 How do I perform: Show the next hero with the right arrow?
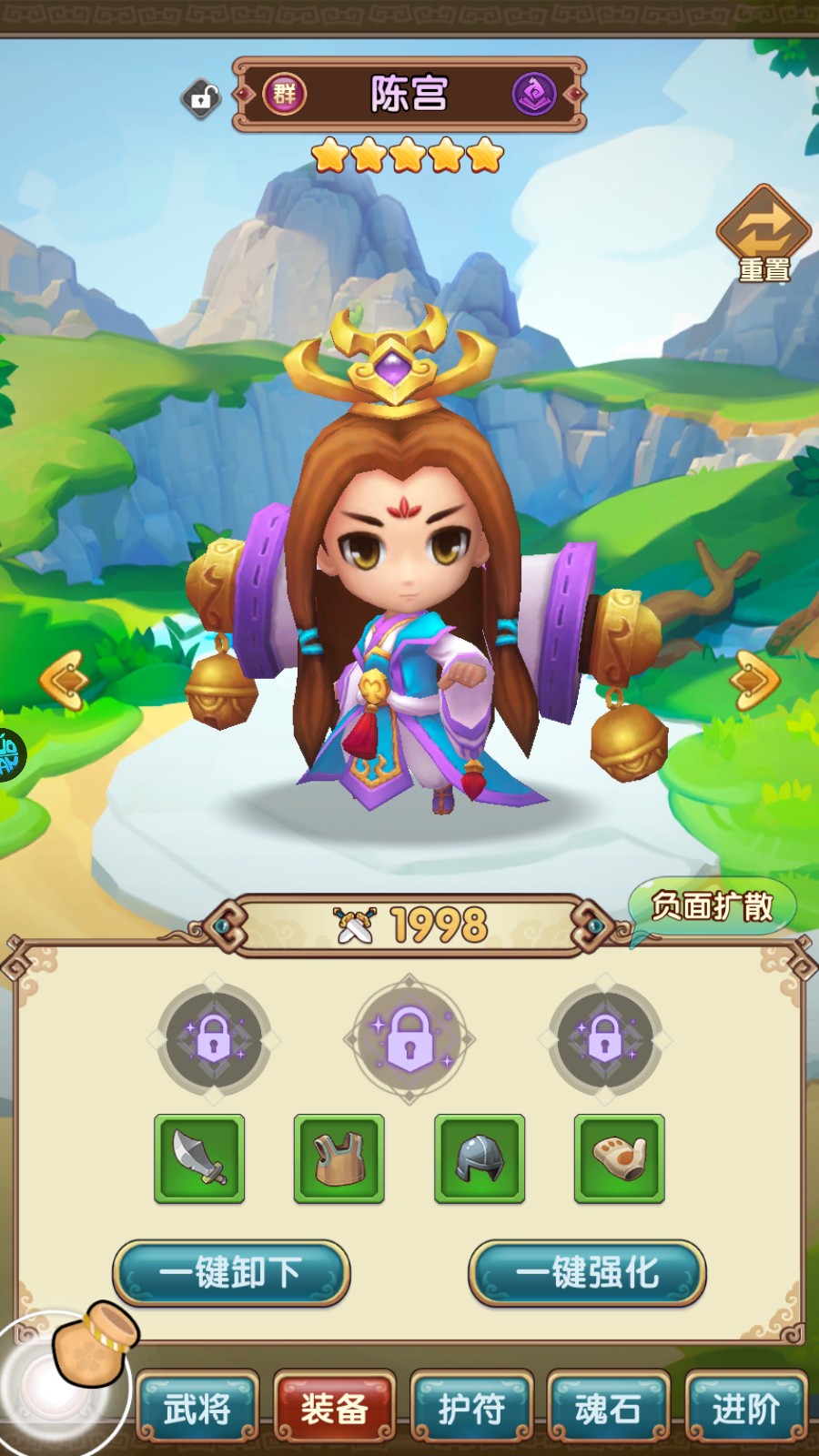click(x=754, y=679)
